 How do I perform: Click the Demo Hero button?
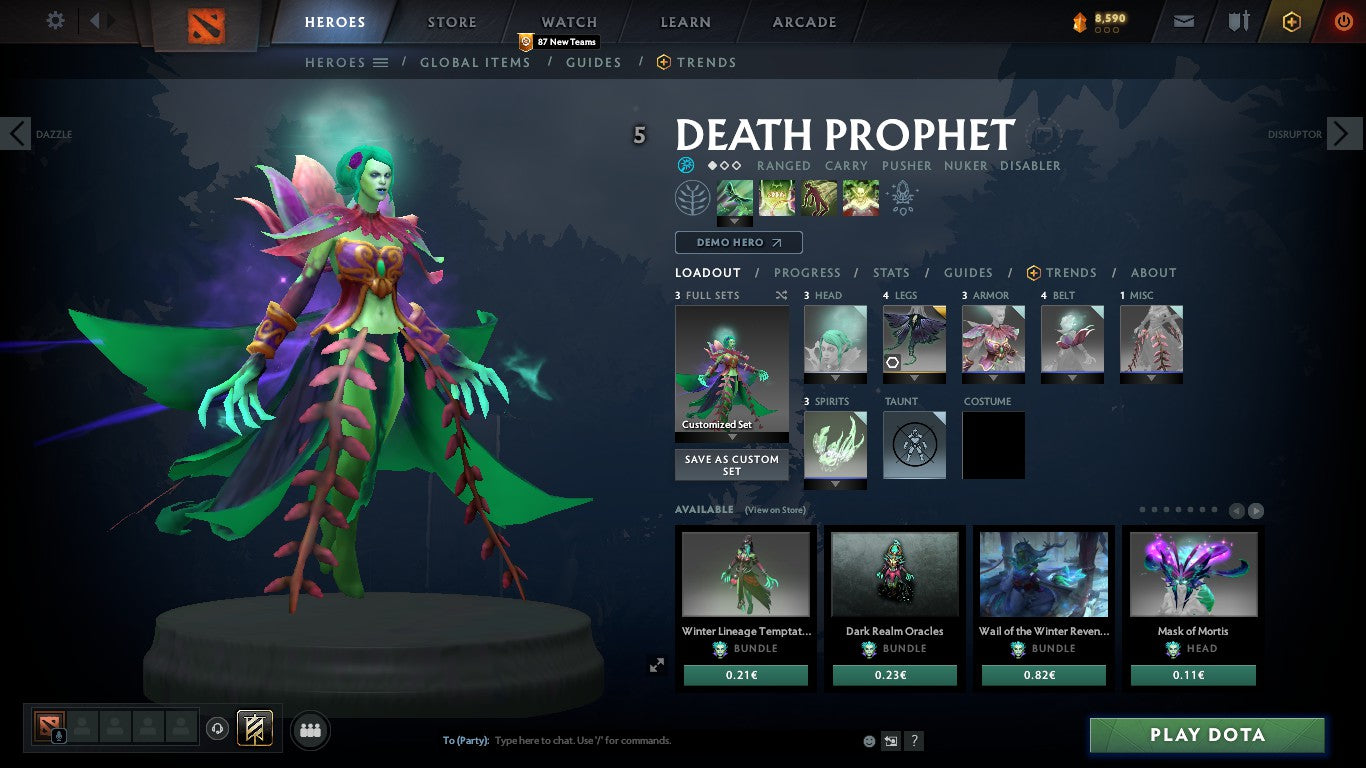[738, 242]
